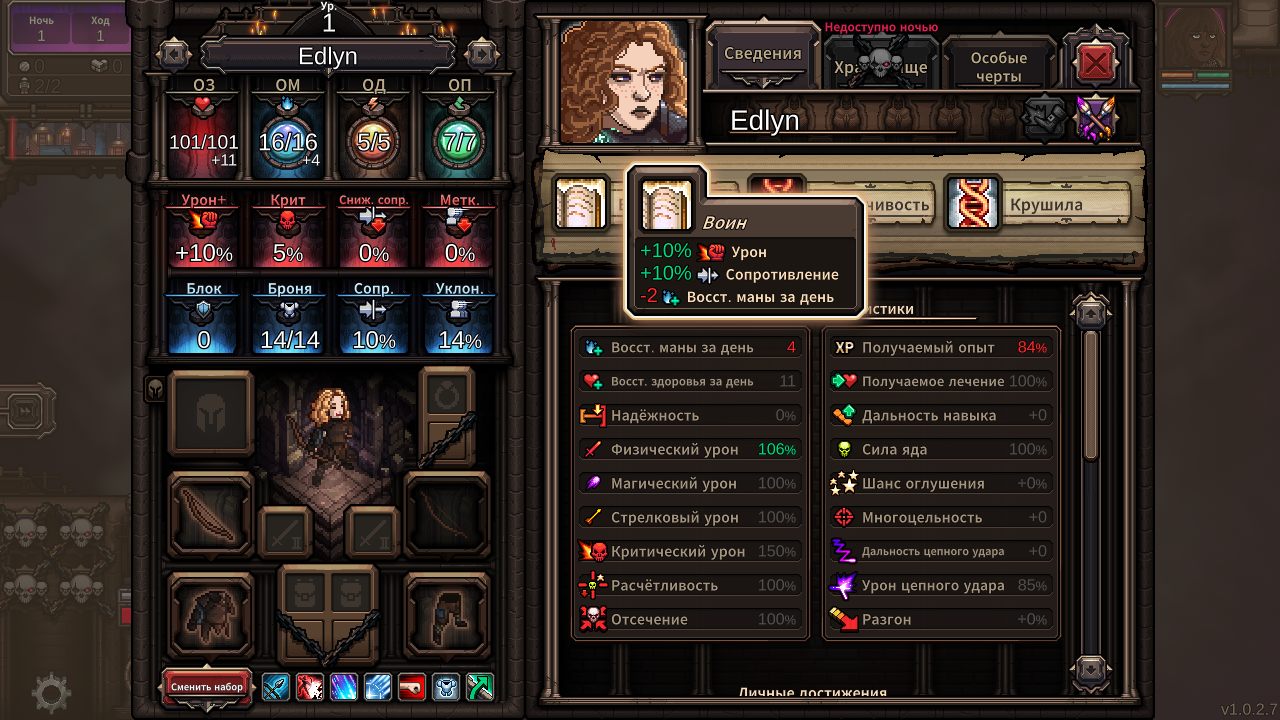Click the empty helmet equipment slot

point(211,413)
